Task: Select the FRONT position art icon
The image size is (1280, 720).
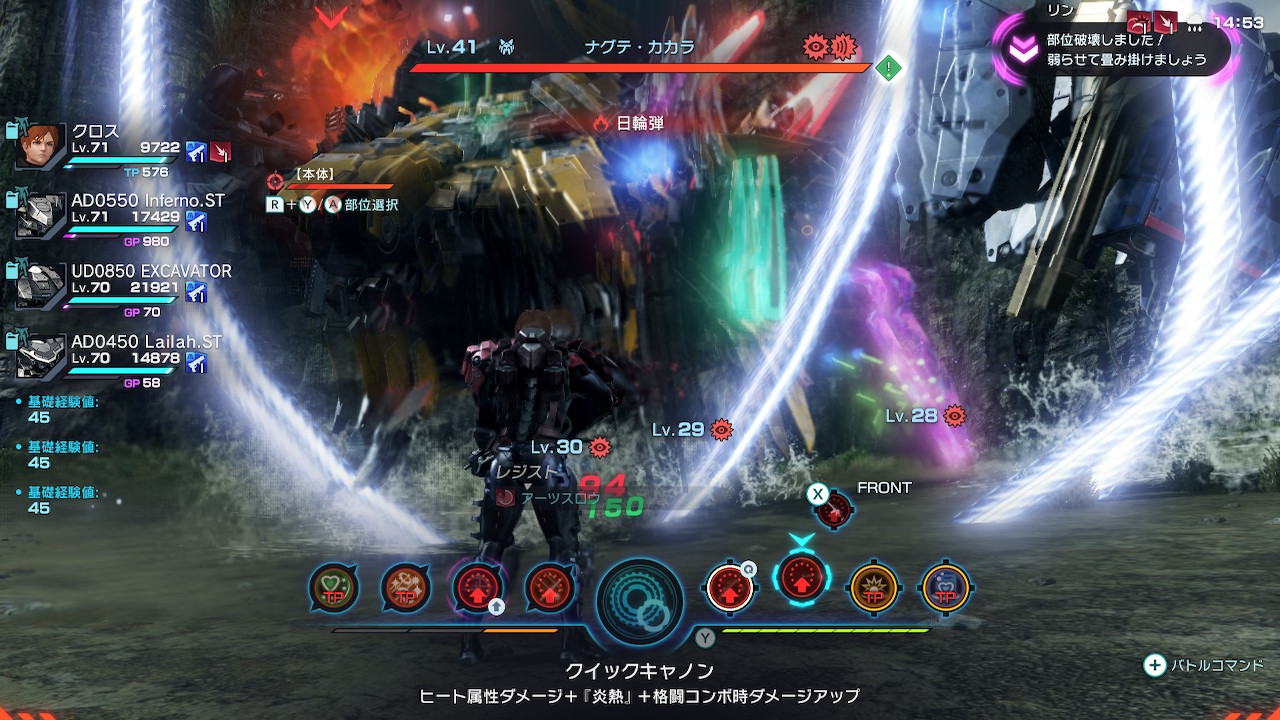Action: [833, 510]
